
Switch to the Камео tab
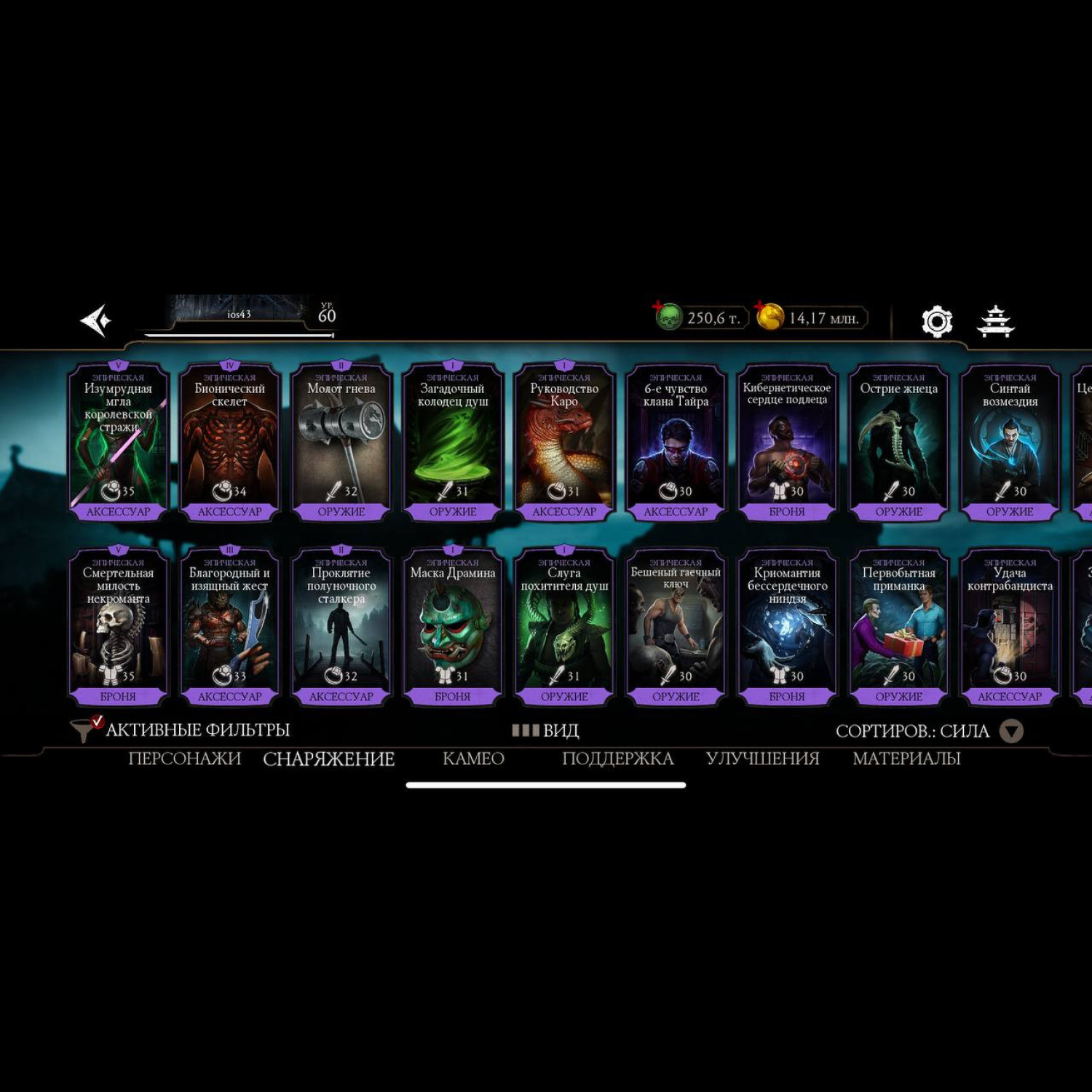tap(473, 759)
